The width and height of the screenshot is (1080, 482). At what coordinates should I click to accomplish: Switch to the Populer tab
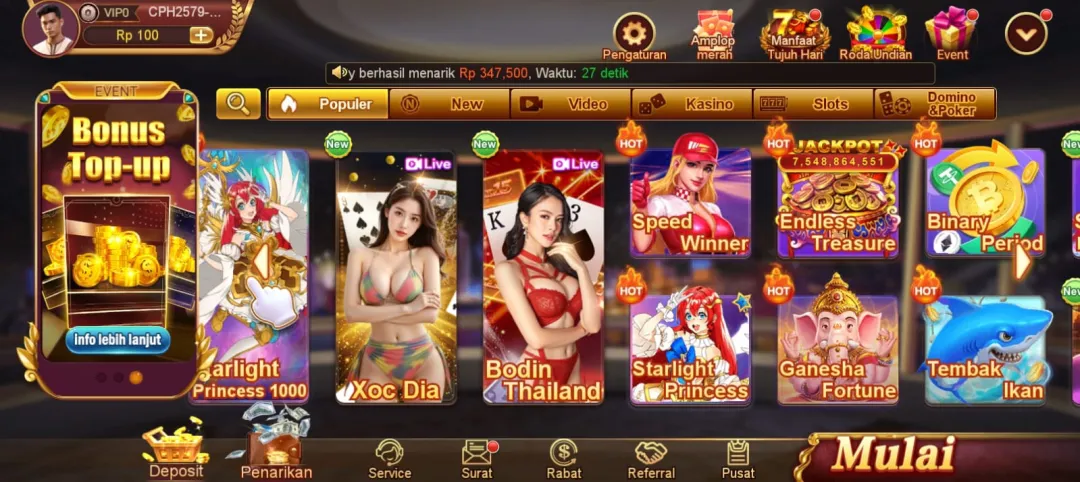pos(328,104)
